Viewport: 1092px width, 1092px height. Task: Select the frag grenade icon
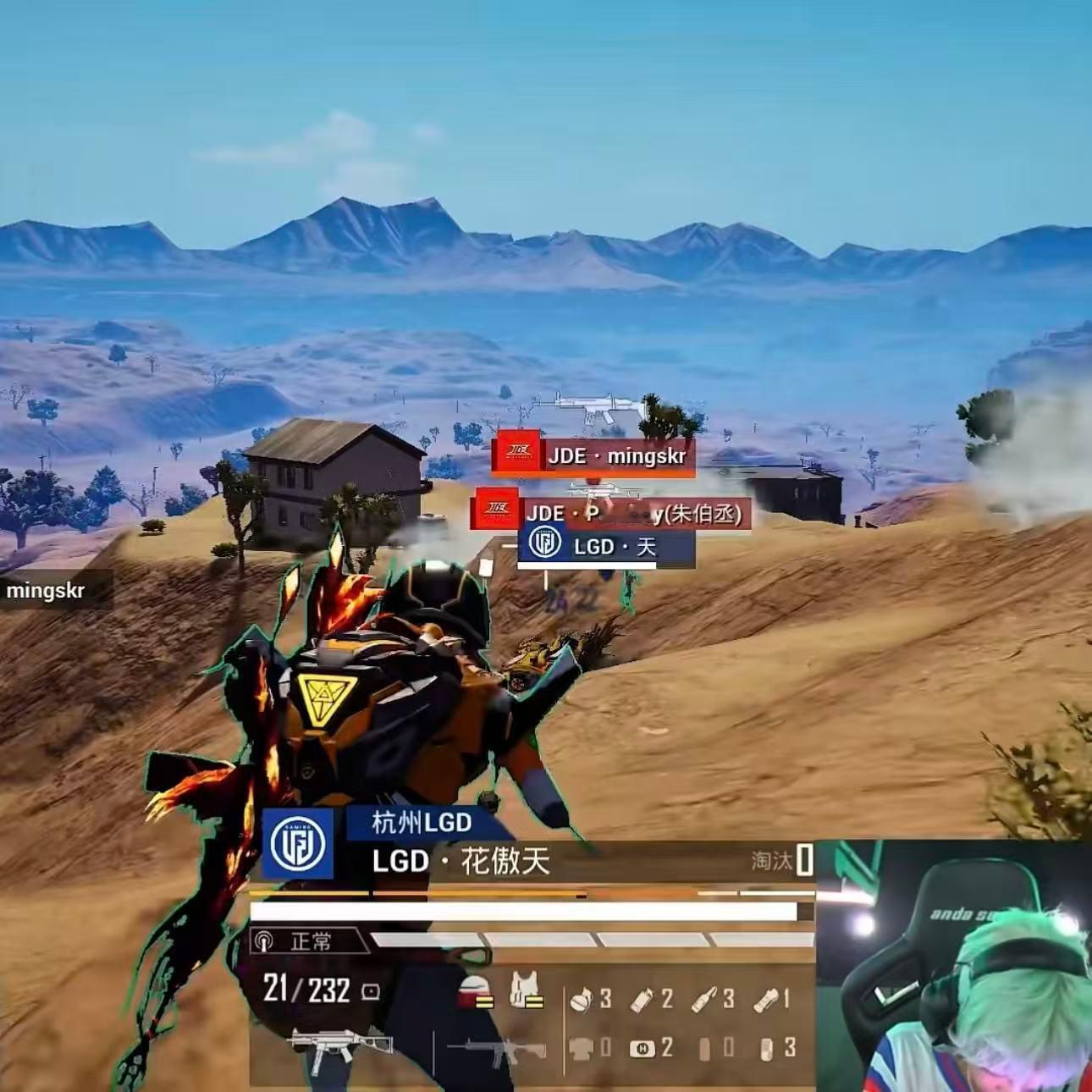tap(582, 999)
